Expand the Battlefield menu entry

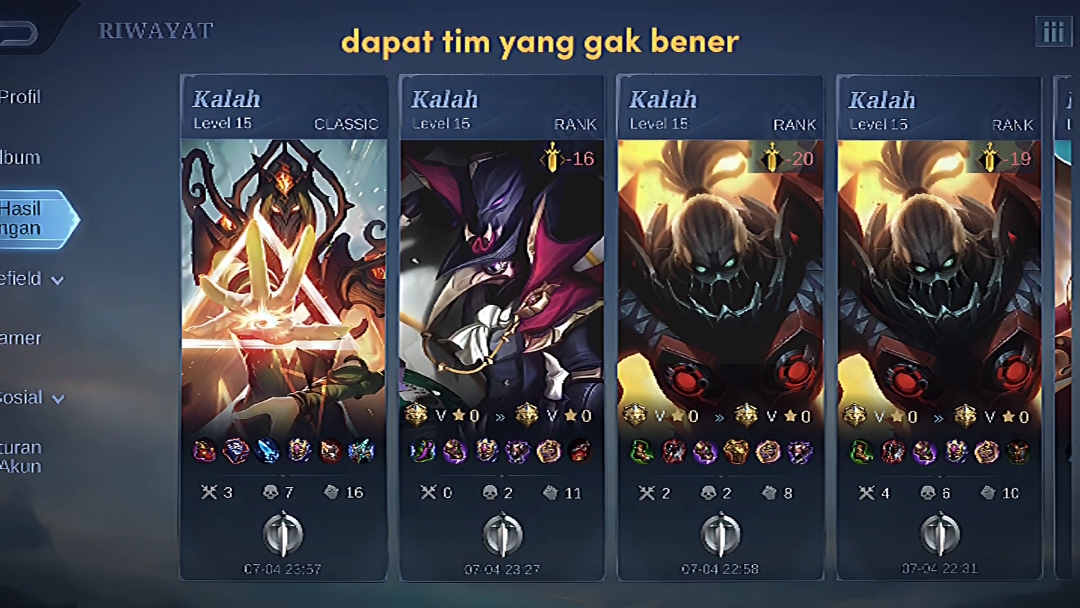(30, 279)
